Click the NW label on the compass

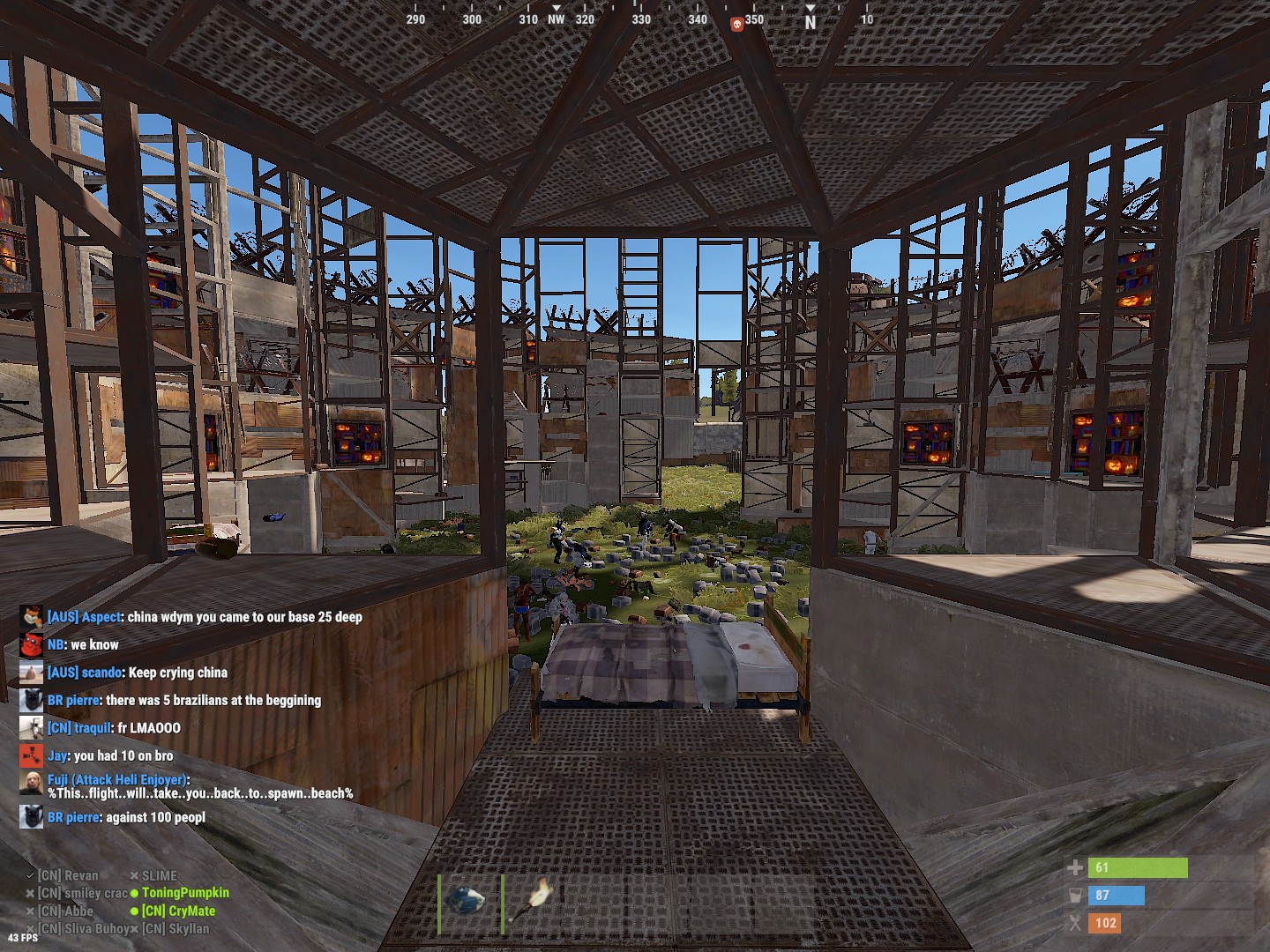coord(557,17)
